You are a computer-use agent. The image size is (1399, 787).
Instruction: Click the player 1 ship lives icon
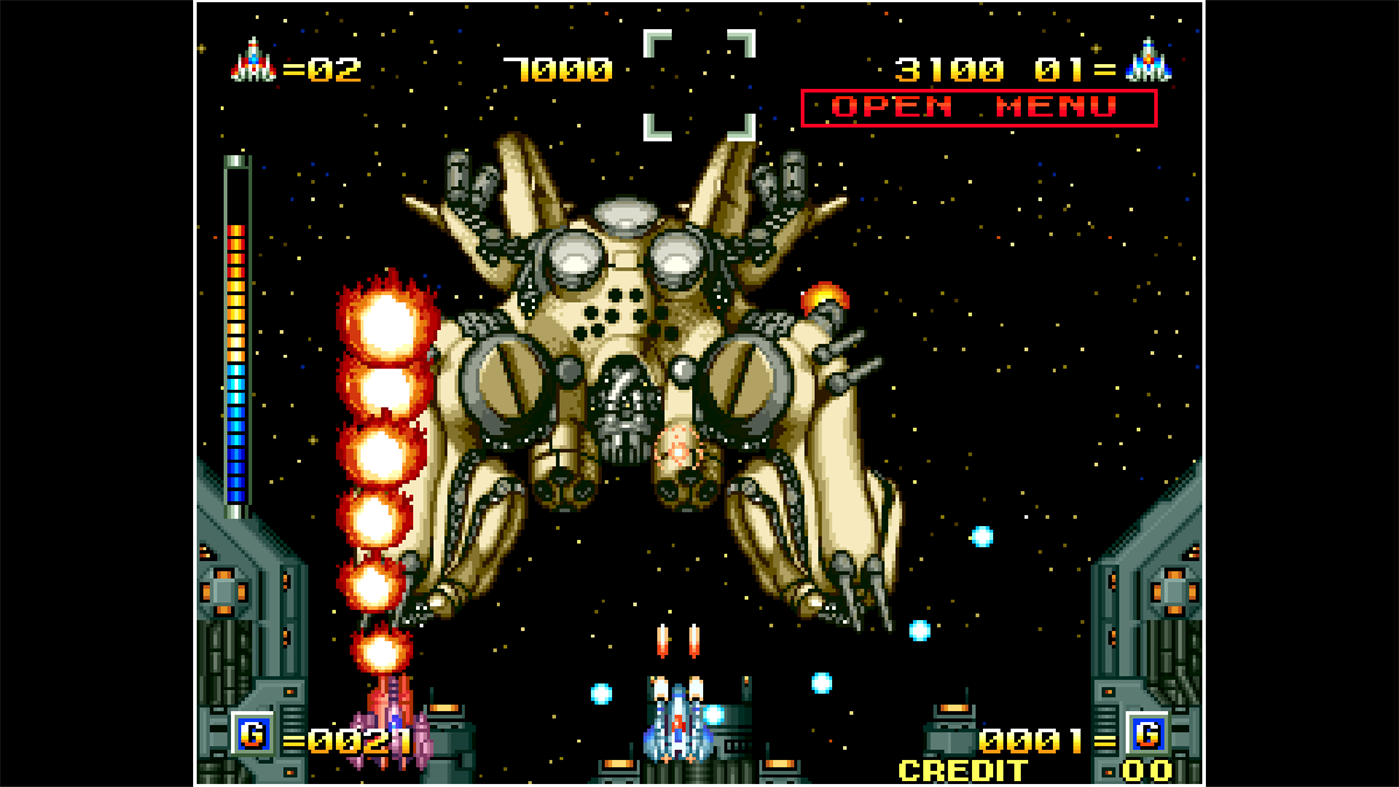[x=252, y=60]
